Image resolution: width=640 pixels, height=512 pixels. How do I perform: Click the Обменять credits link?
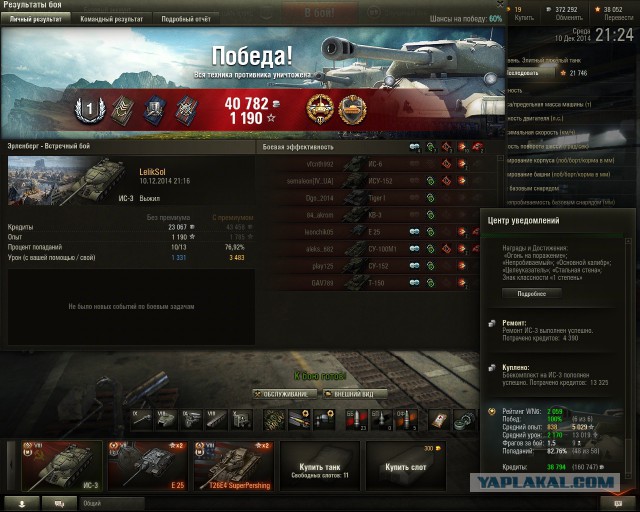pyautogui.click(x=567, y=16)
